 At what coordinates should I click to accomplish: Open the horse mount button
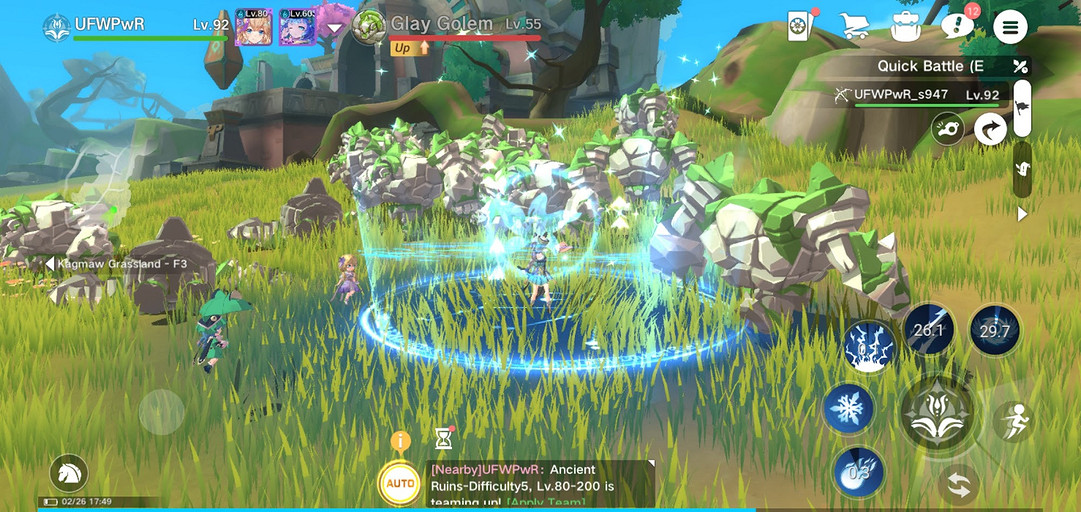tap(69, 473)
